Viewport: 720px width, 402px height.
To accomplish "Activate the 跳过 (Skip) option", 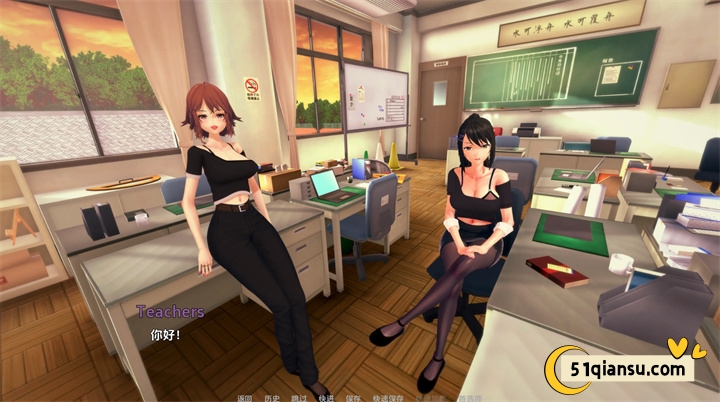I will pyautogui.click(x=299, y=396).
